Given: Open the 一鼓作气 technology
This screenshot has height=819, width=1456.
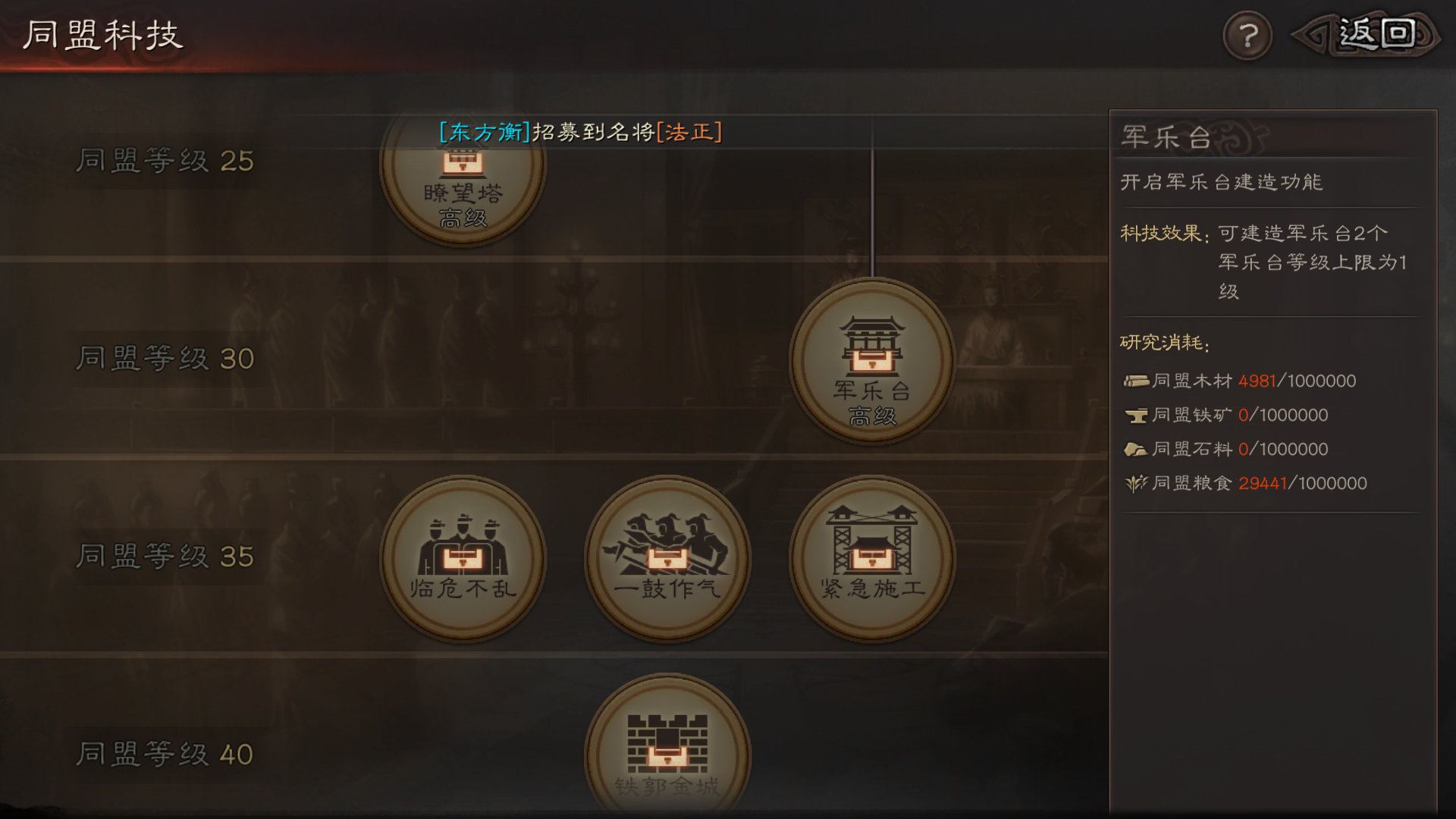Looking at the screenshot, I should pyautogui.click(x=667, y=560).
